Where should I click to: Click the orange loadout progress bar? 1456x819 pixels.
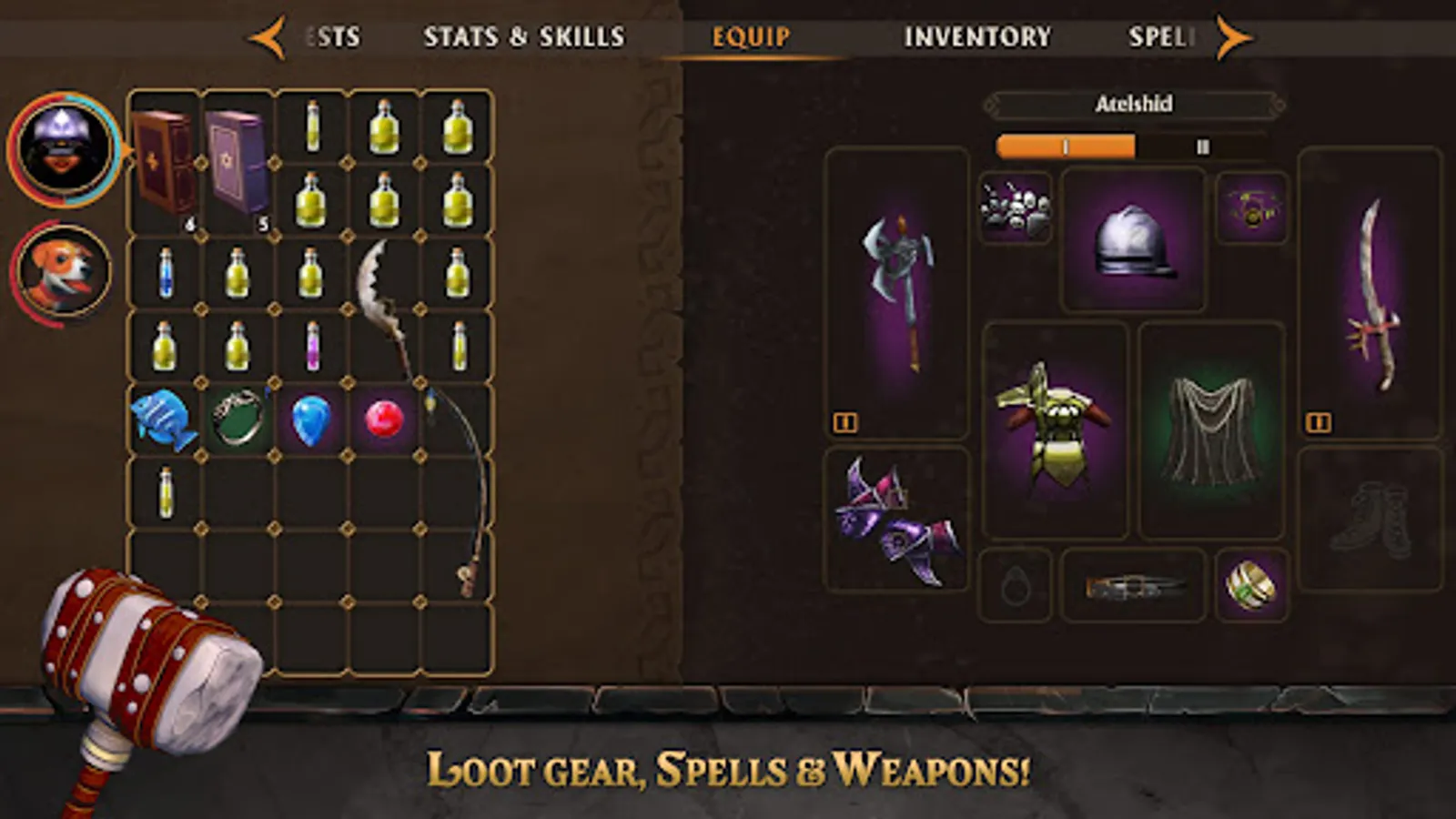click(x=1065, y=144)
